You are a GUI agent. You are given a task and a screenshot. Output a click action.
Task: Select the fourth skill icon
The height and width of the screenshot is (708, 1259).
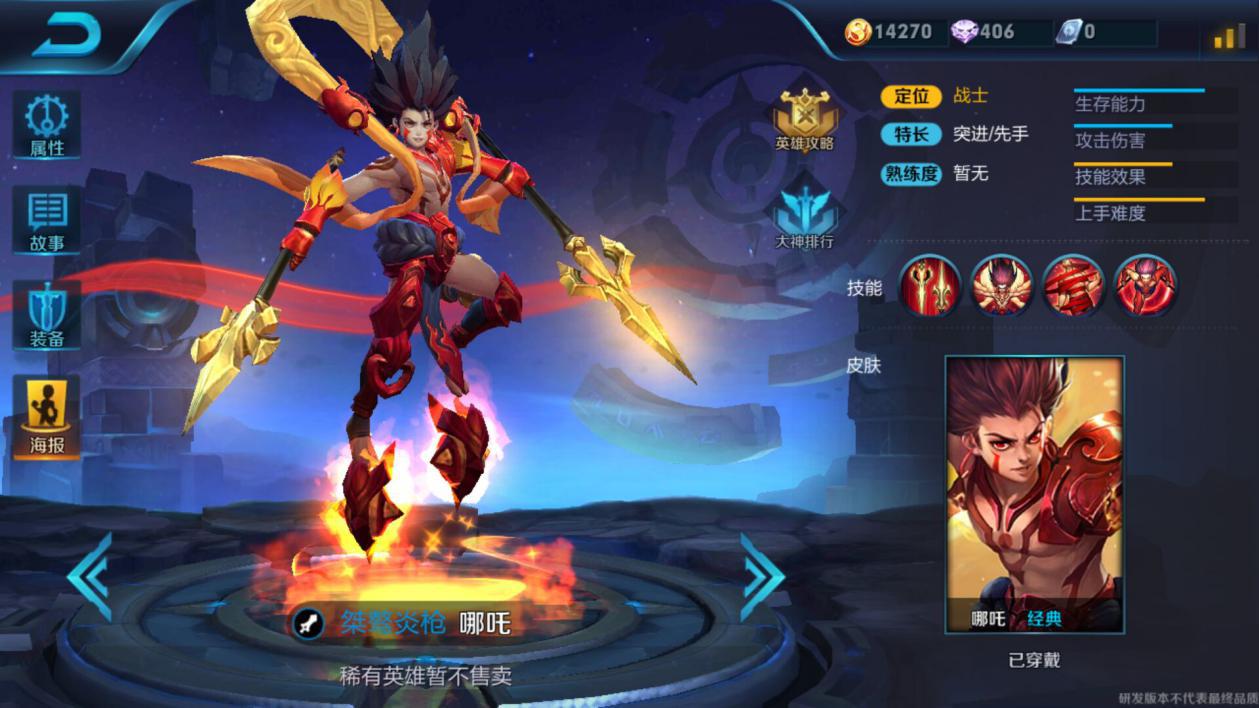point(1145,285)
